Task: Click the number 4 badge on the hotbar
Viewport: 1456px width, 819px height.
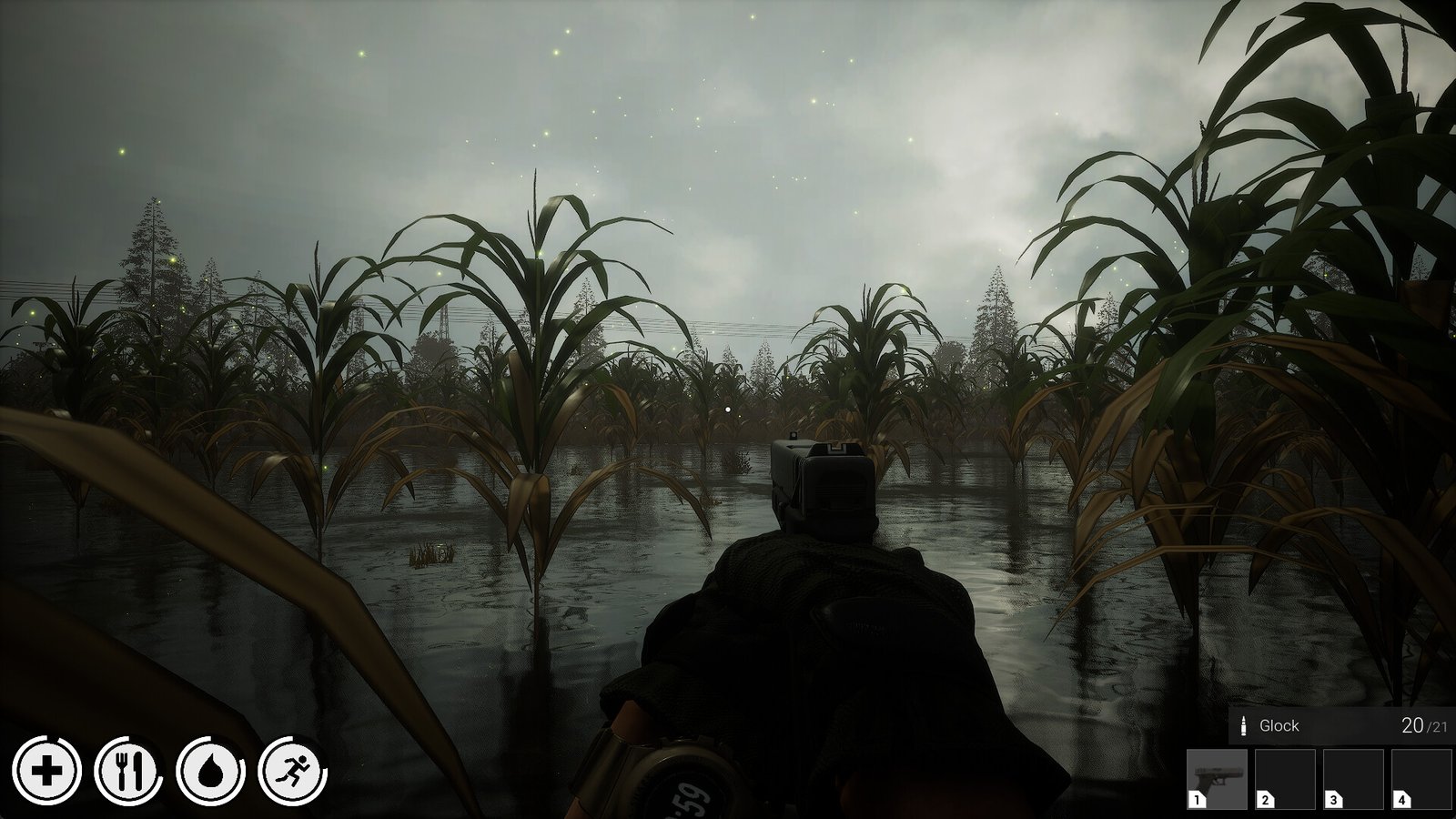Action: (1401, 801)
